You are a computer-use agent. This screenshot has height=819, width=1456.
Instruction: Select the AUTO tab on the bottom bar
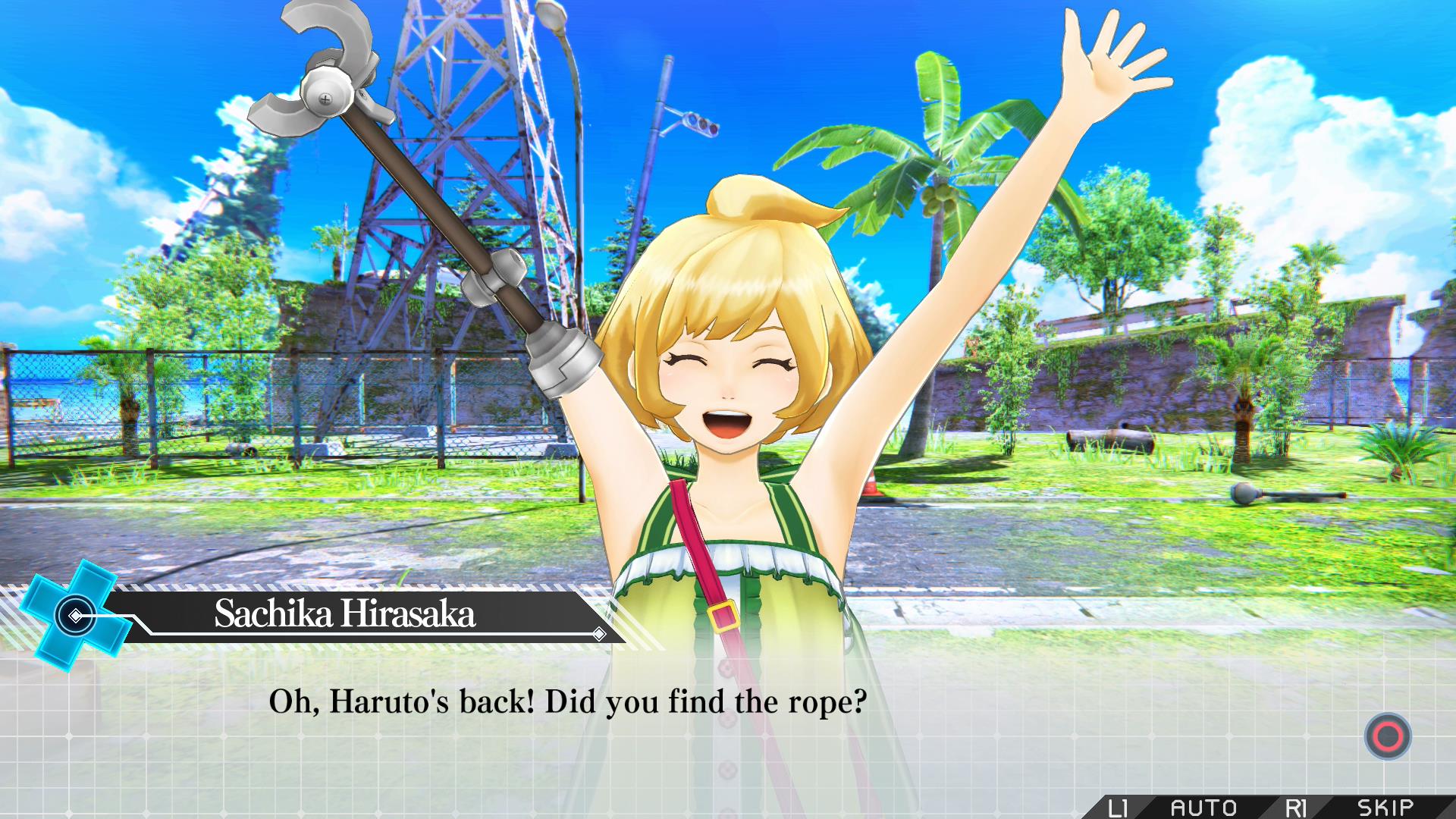point(1206,806)
